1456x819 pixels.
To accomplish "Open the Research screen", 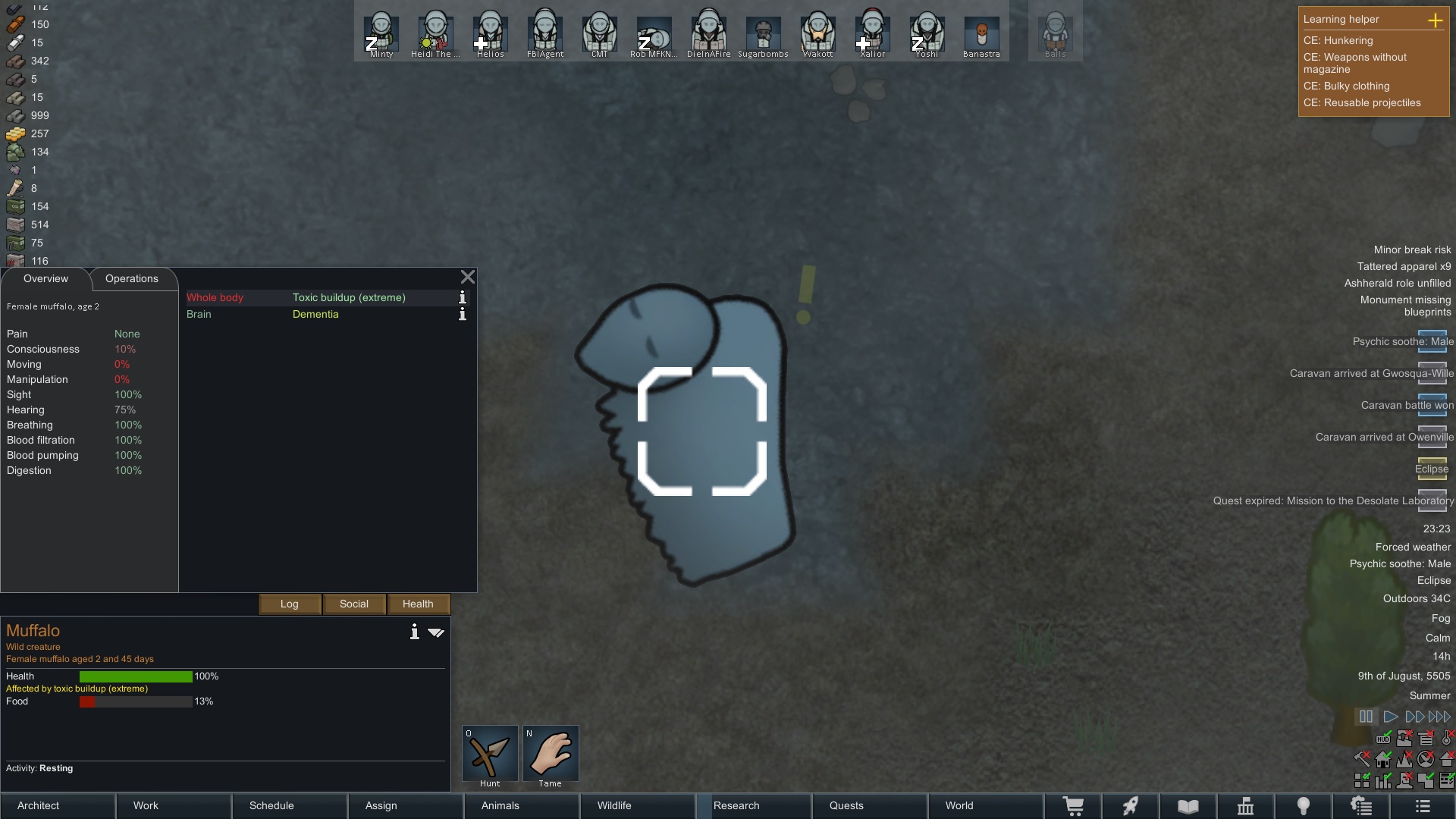I will coord(754,805).
